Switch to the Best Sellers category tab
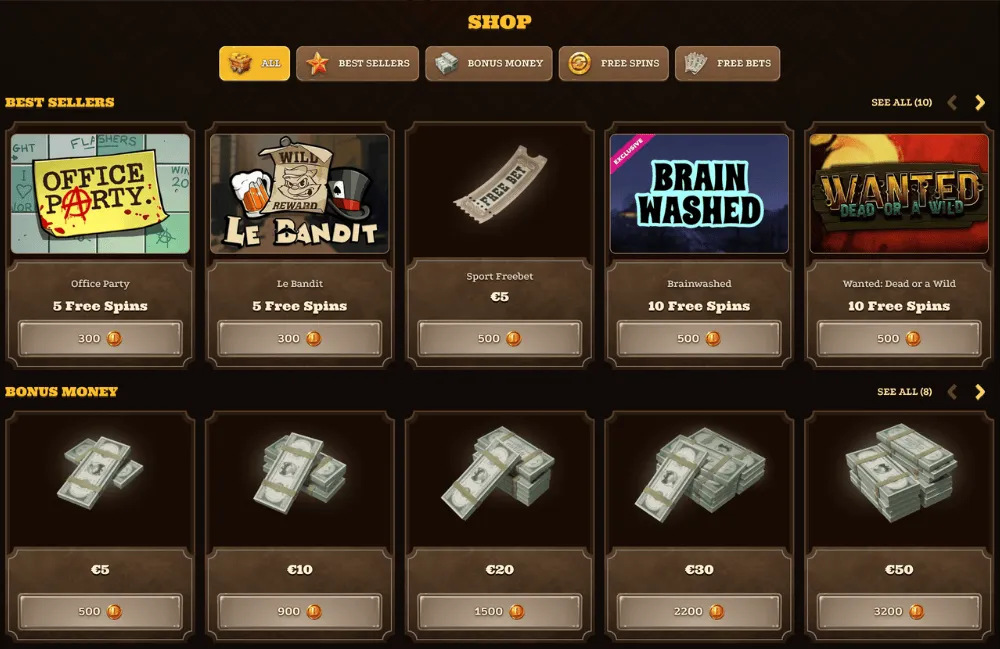Screen dimensions: 1000x649 point(357,63)
